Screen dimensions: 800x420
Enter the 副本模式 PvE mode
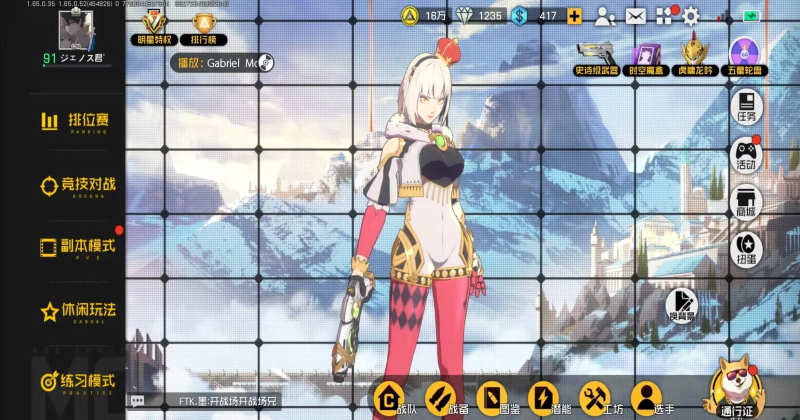click(x=77, y=247)
